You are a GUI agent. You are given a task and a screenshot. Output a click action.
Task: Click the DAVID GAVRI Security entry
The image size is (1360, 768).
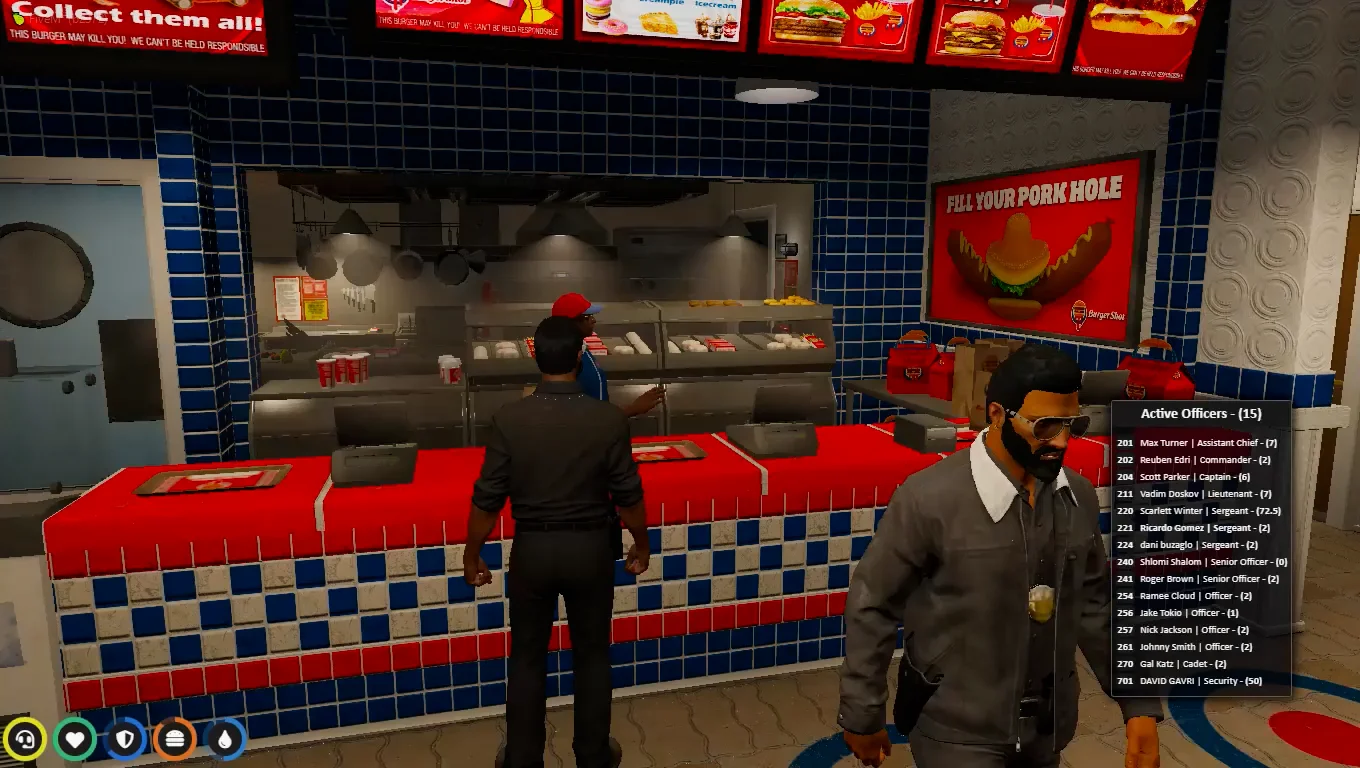[x=1201, y=681]
